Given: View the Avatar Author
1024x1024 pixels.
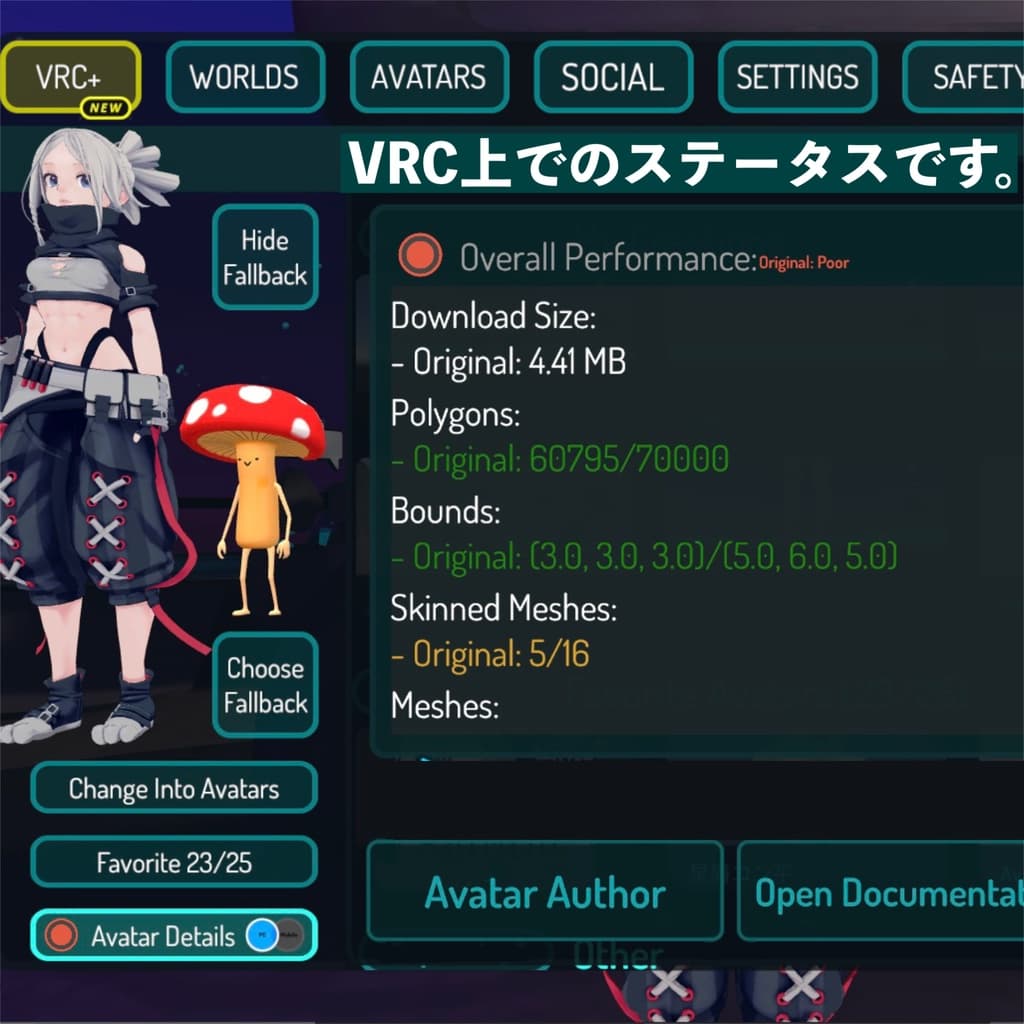Looking at the screenshot, I should click(545, 892).
